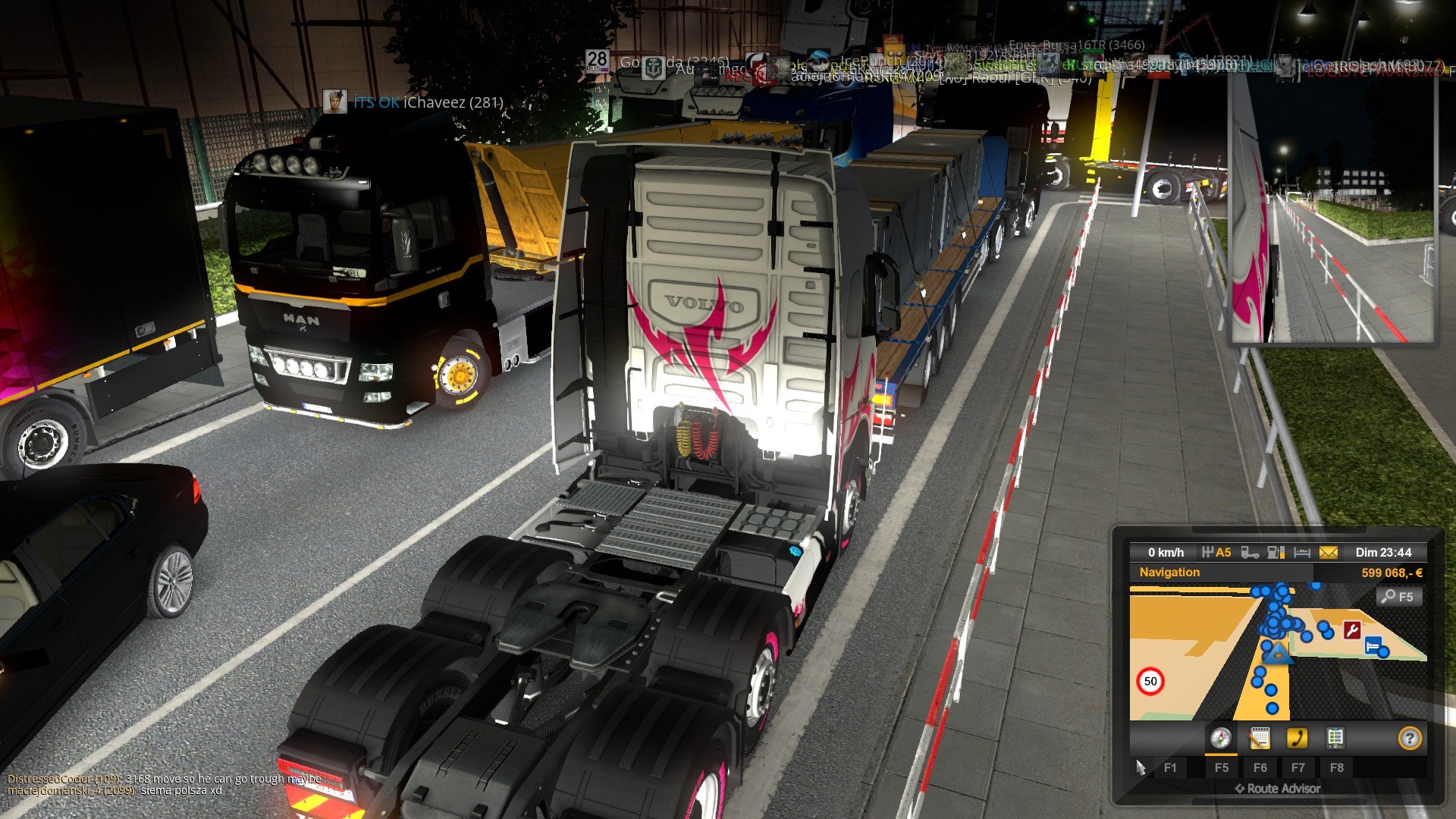Zoom the Route Advisor map with magnifier
This screenshot has width=1456, height=819.
click(1398, 597)
